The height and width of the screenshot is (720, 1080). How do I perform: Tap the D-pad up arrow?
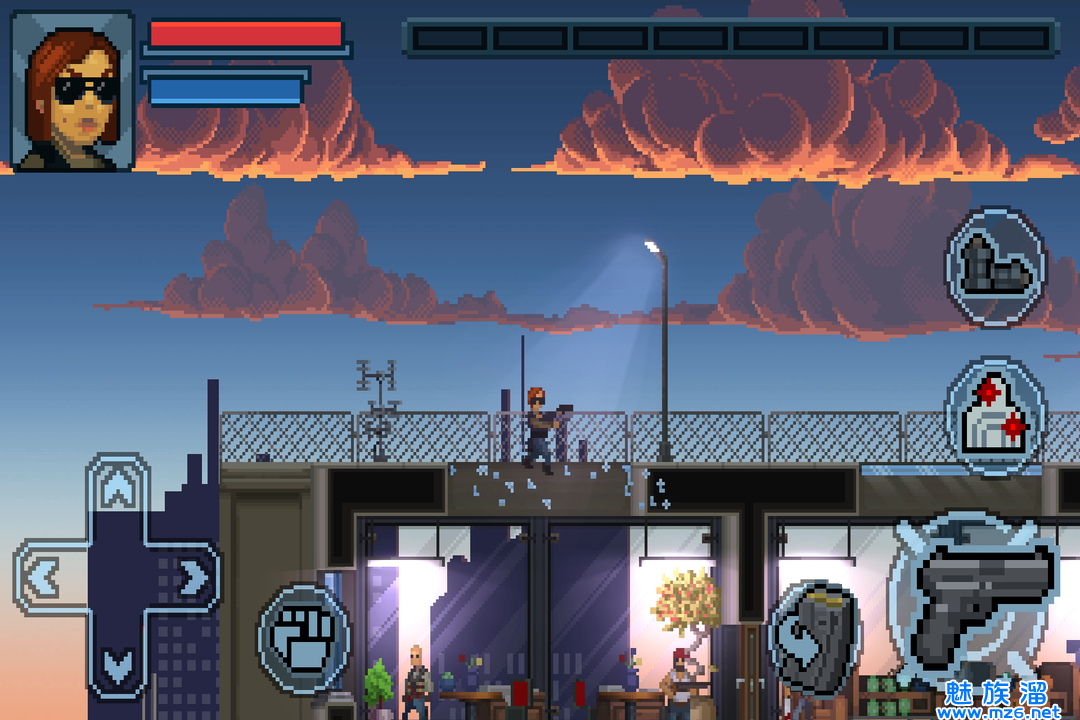[119, 491]
